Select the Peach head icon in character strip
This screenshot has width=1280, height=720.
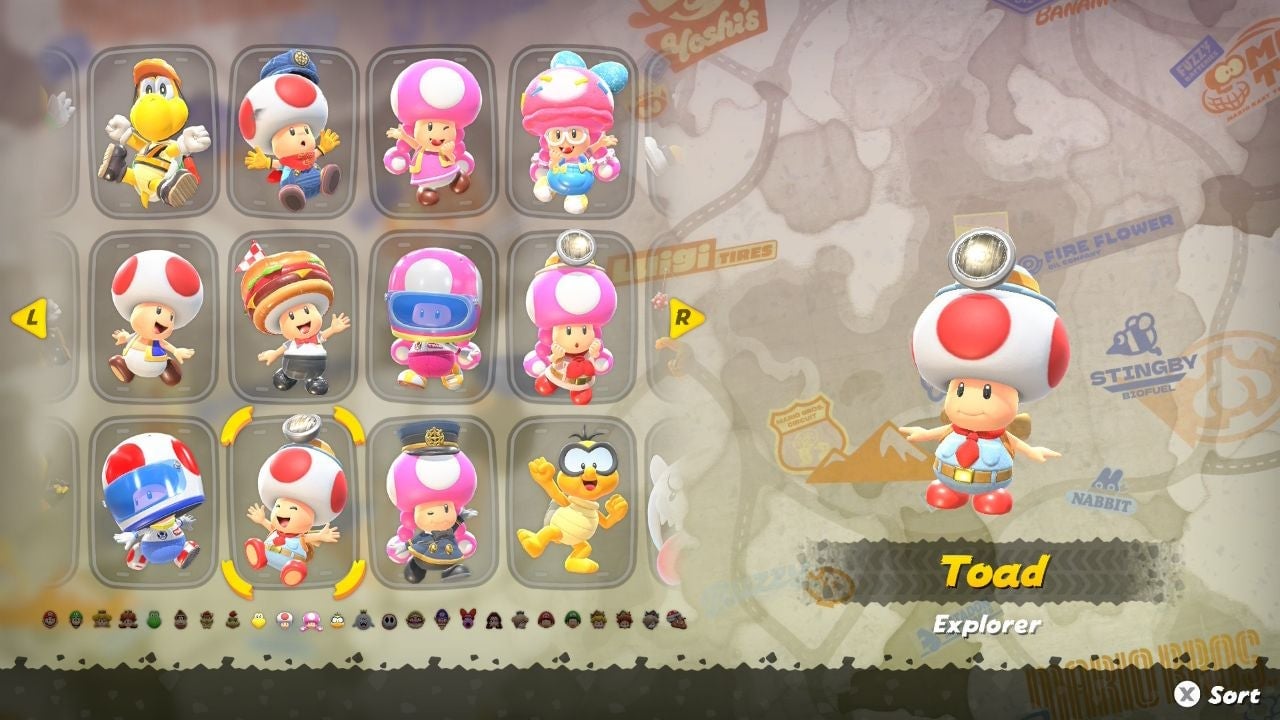(102, 620)
